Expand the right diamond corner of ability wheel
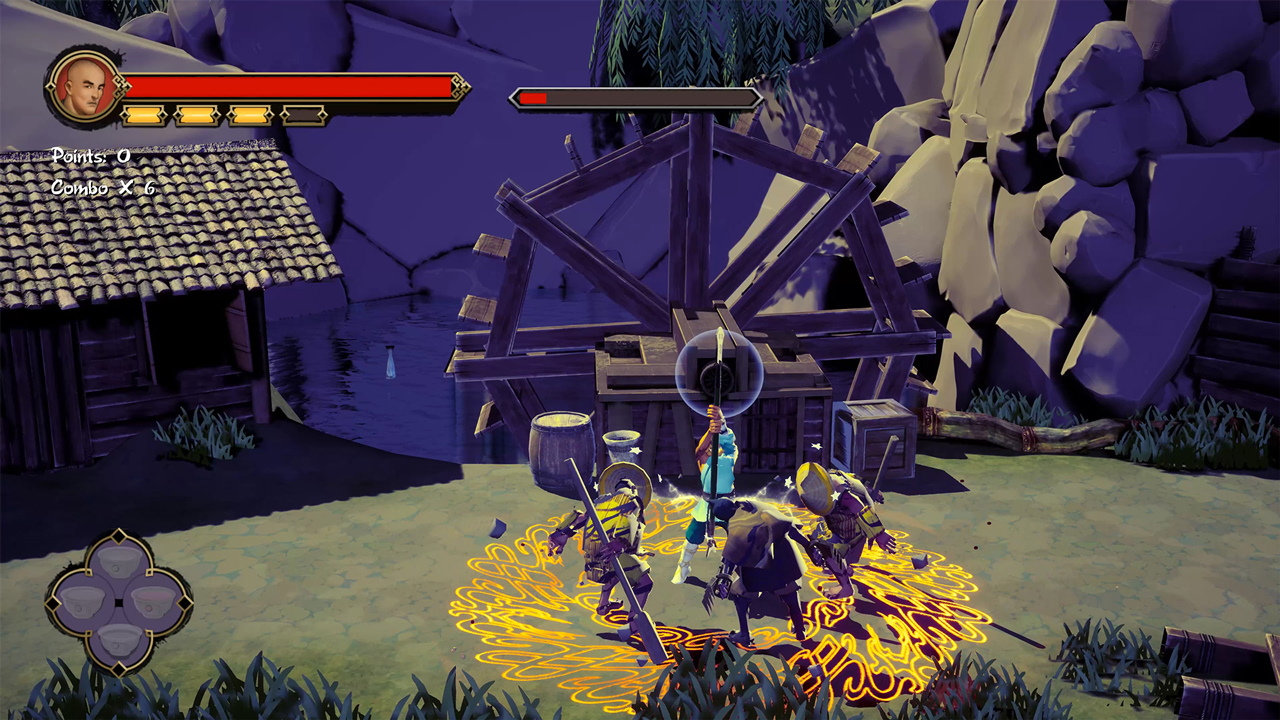1280x720 pixels. 186,603
